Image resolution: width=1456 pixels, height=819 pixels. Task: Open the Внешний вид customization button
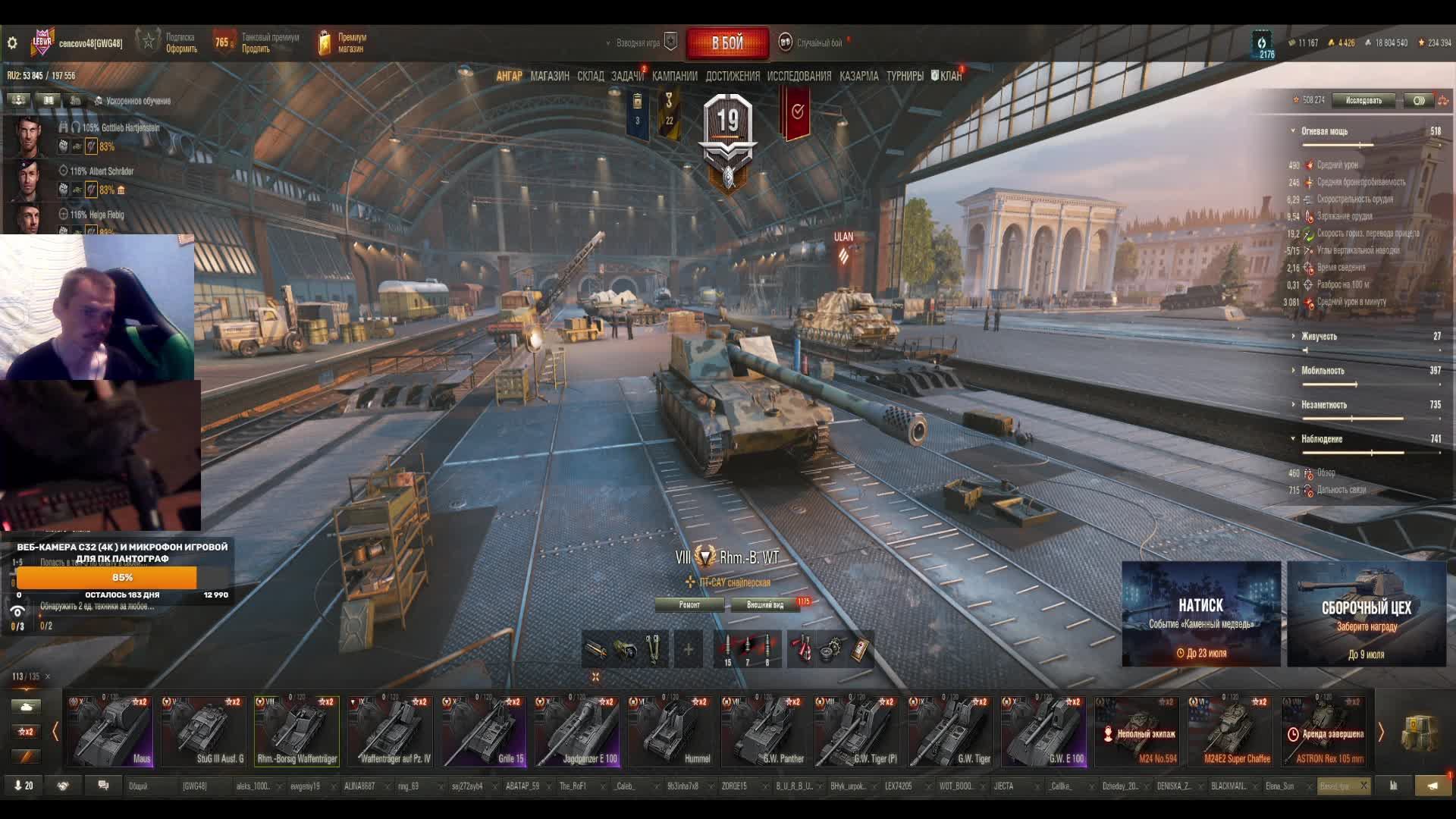[x=765, y=604]
